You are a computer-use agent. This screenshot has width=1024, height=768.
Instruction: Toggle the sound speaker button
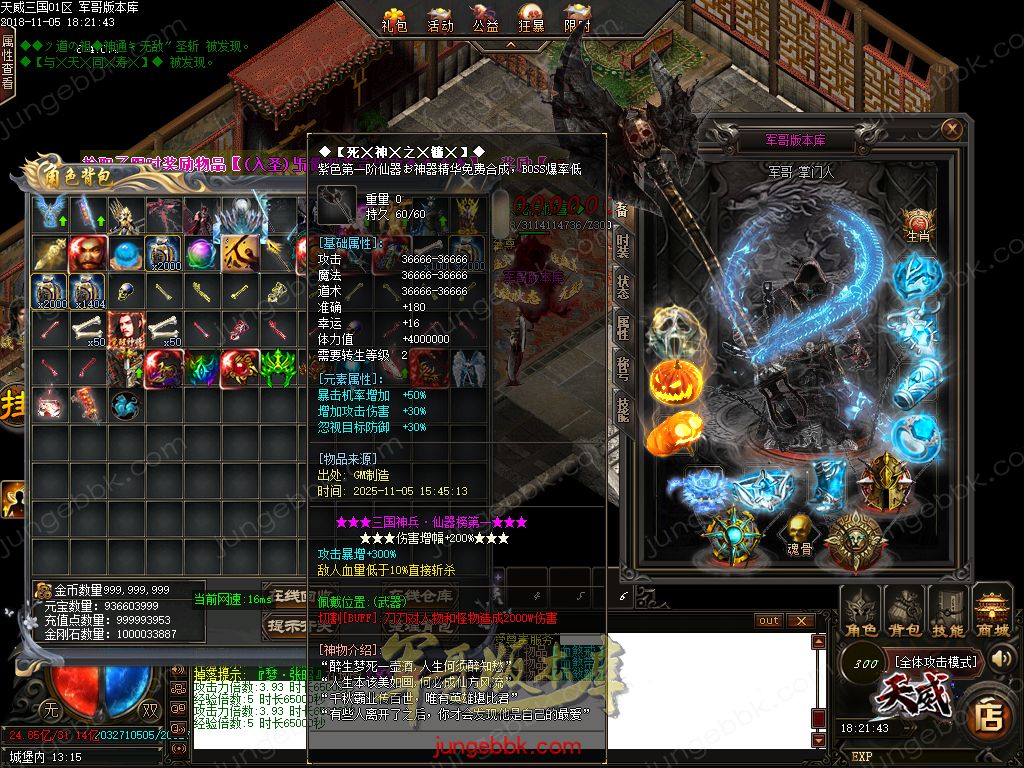[x=1001, y=658]
